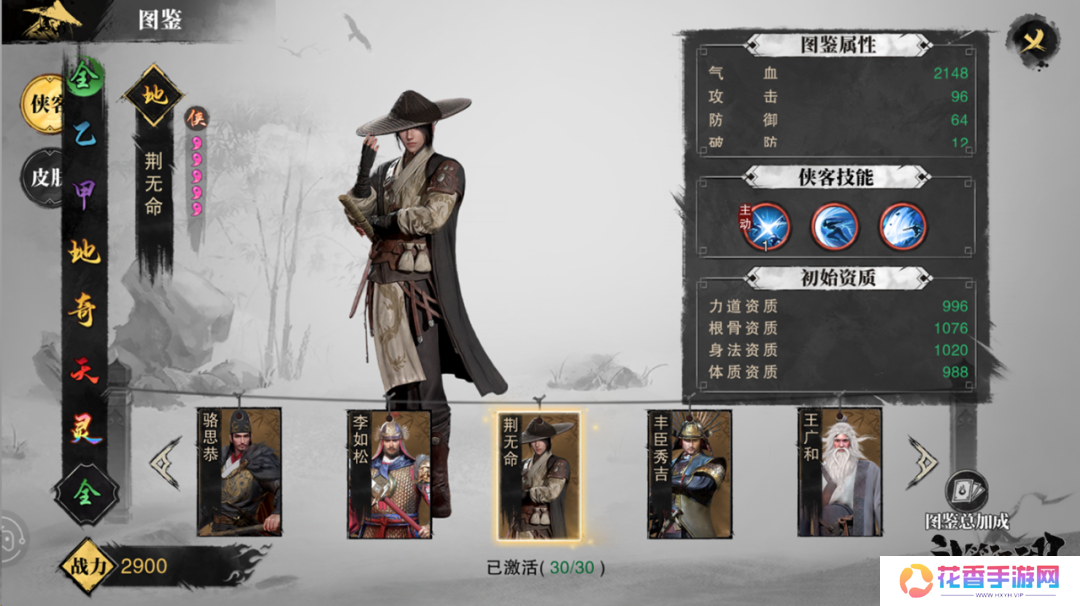The width and height of the screenshot is (1080, 606).
Task: Show next heroes with the right arrow
Action: [921, 460]
